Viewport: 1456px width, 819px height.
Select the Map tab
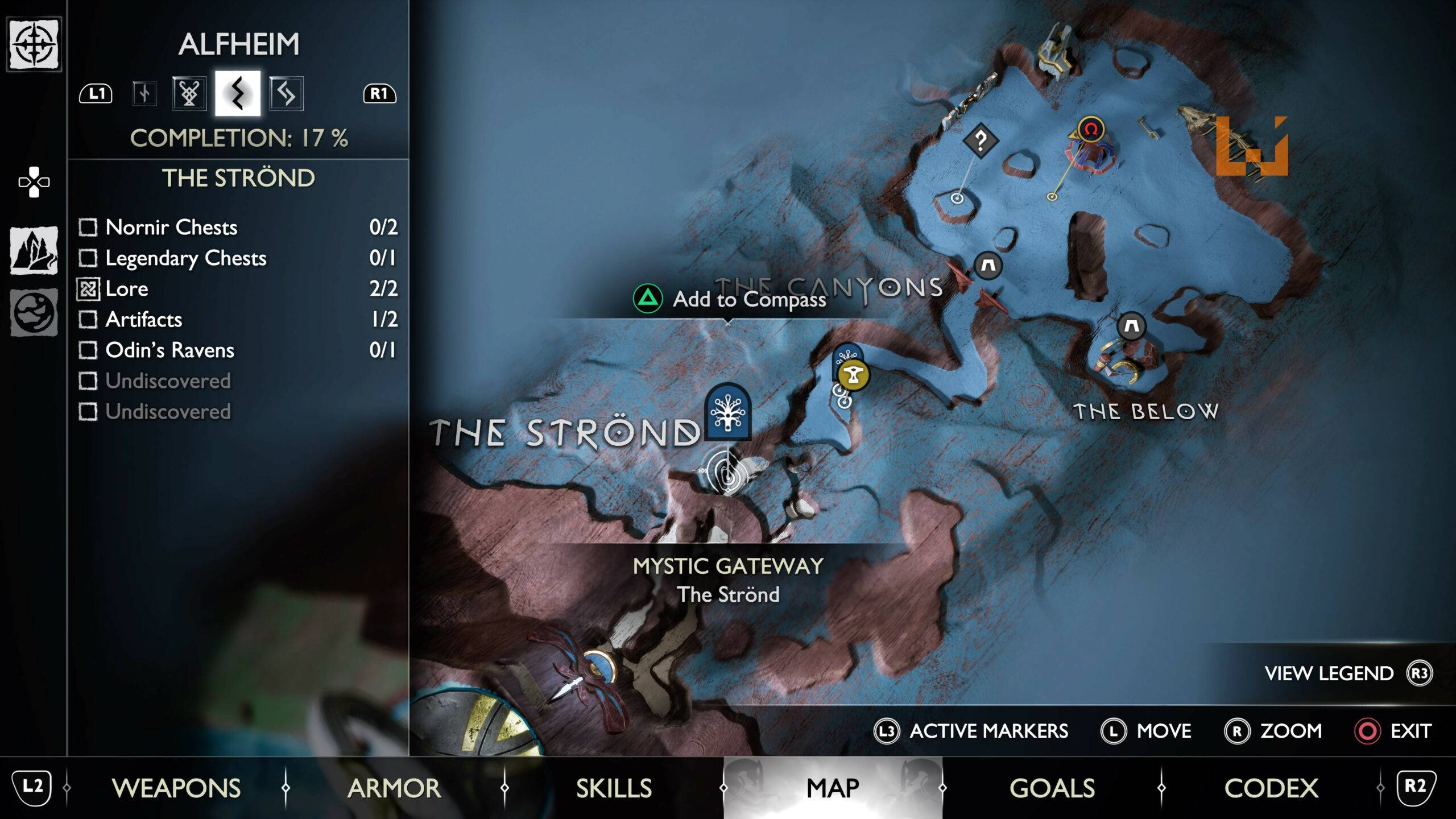click(x=833, y=788)
